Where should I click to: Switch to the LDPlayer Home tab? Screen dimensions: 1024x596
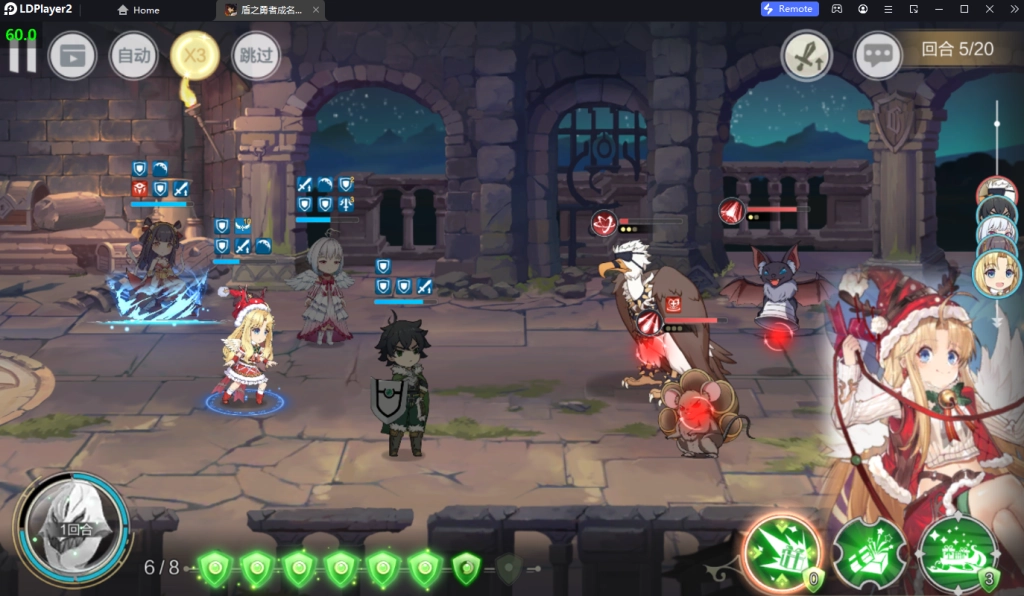point(139,10)
